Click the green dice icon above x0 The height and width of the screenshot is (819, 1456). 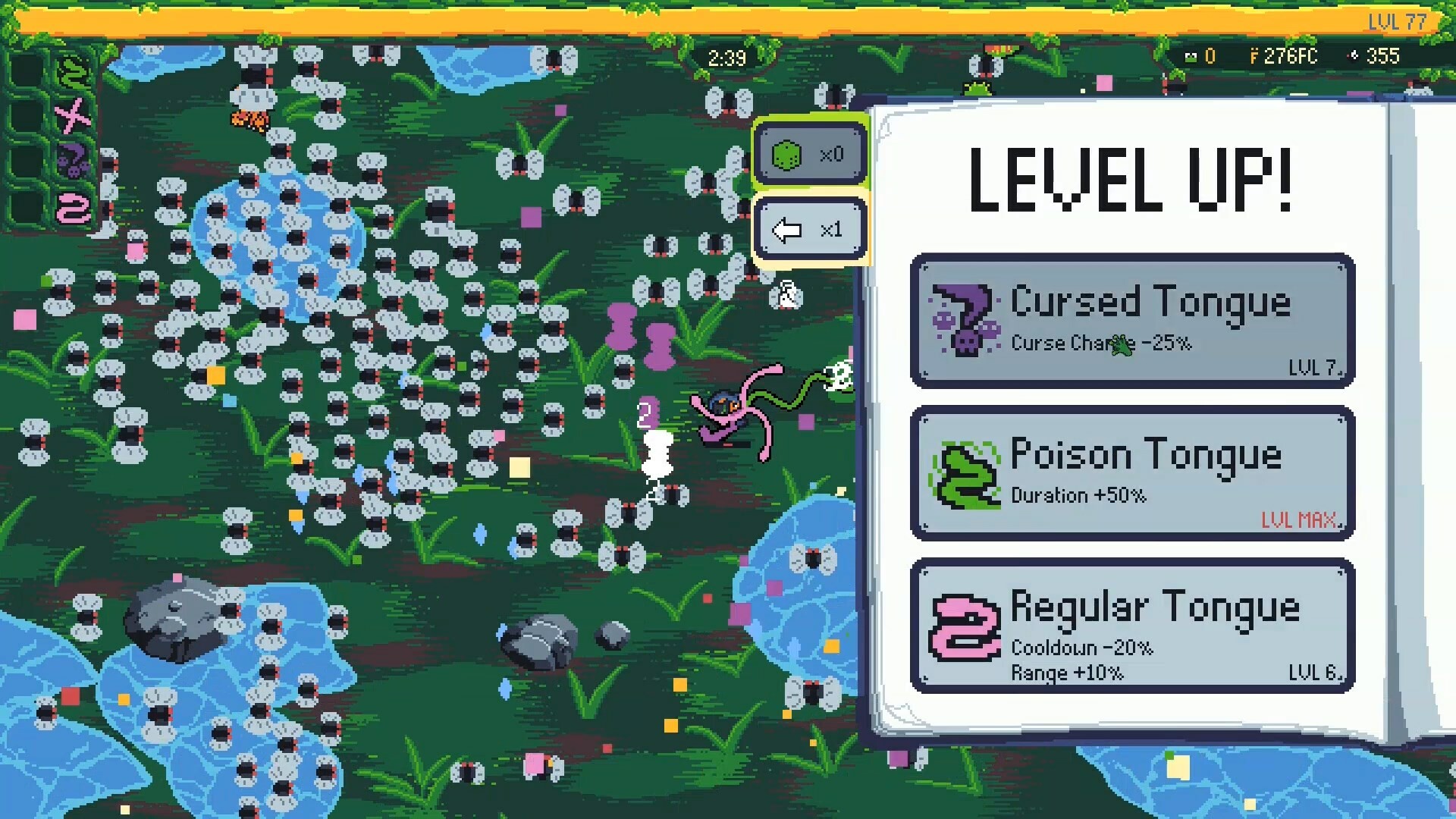pyautogui.click(x=786, y=154)
